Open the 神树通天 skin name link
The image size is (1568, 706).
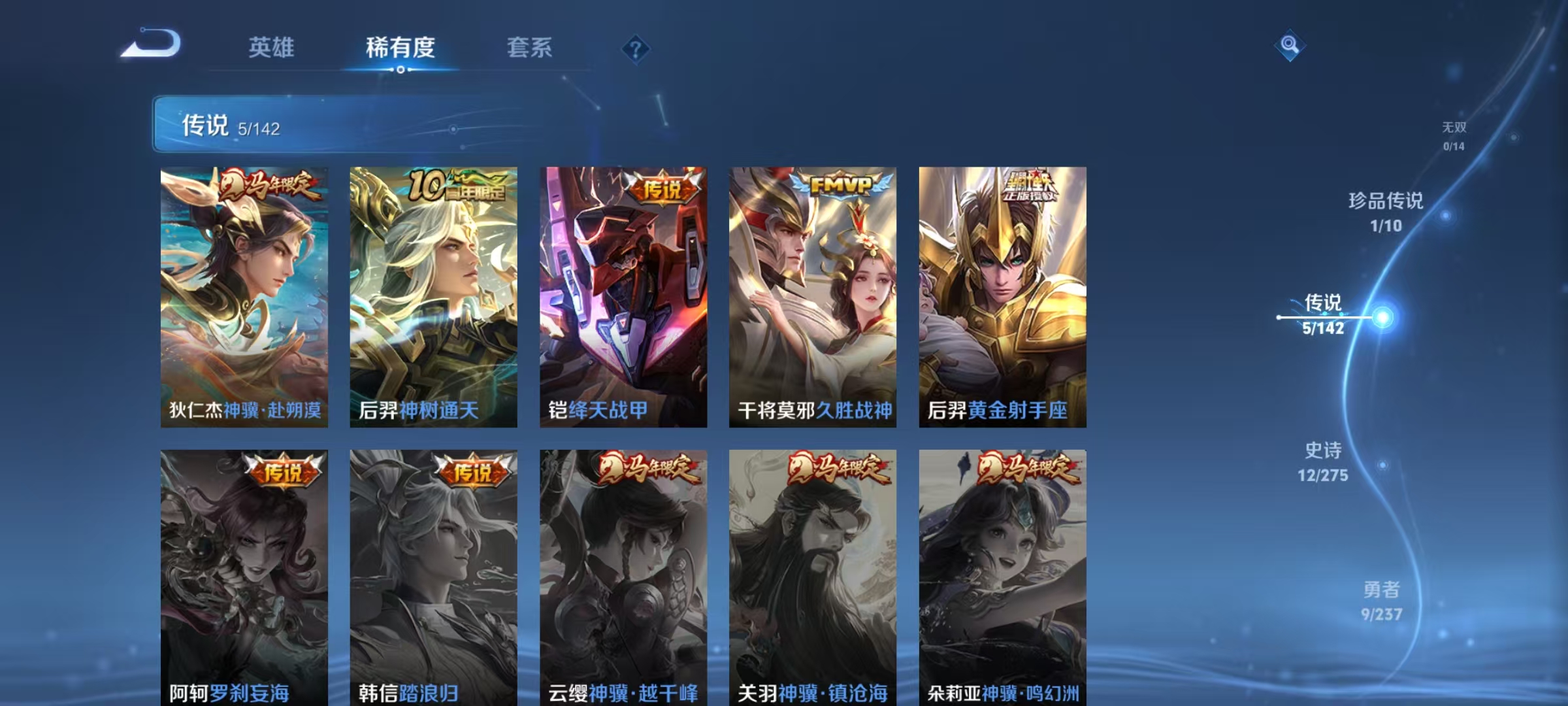[x=439, y=411]
